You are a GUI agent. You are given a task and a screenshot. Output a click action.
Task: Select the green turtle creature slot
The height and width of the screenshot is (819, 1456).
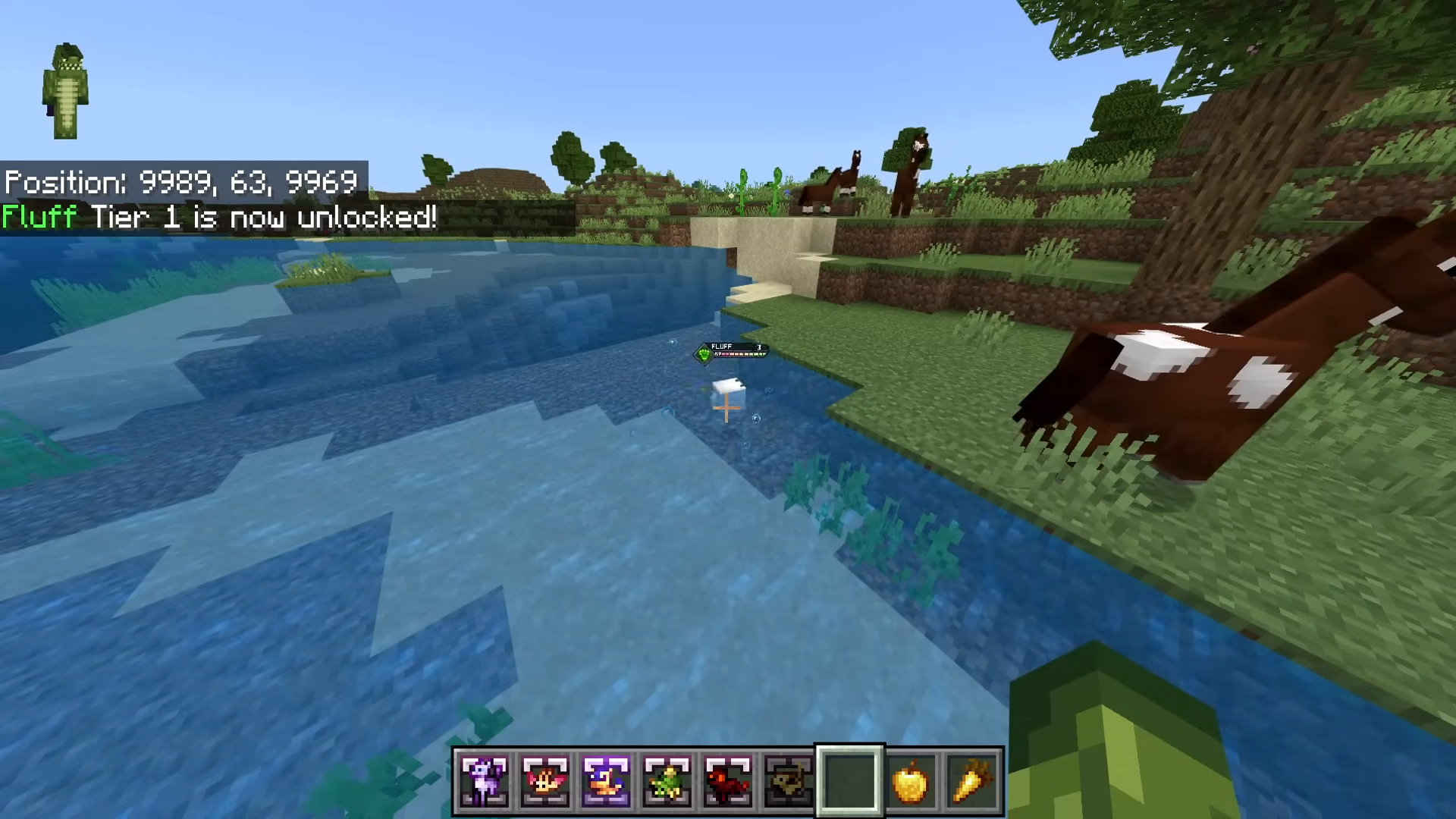(667, 780)
